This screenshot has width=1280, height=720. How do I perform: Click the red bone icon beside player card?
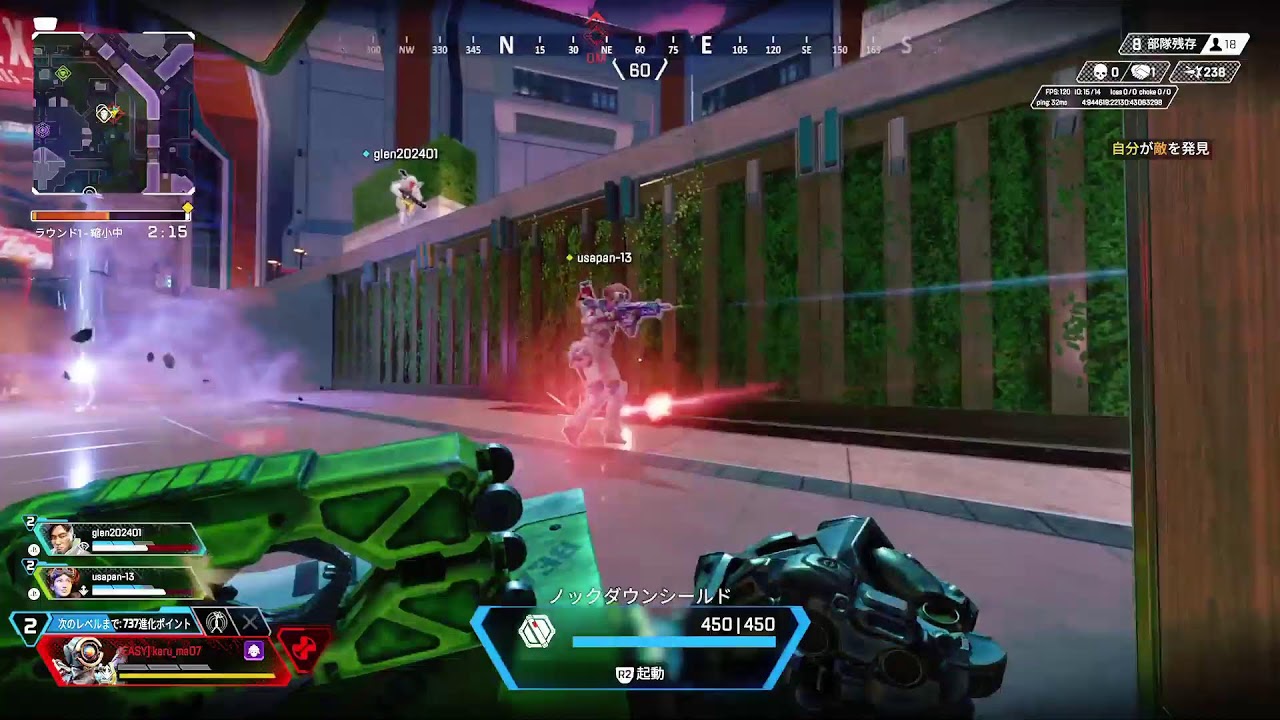pyautogui.click(x=305, y=647)
